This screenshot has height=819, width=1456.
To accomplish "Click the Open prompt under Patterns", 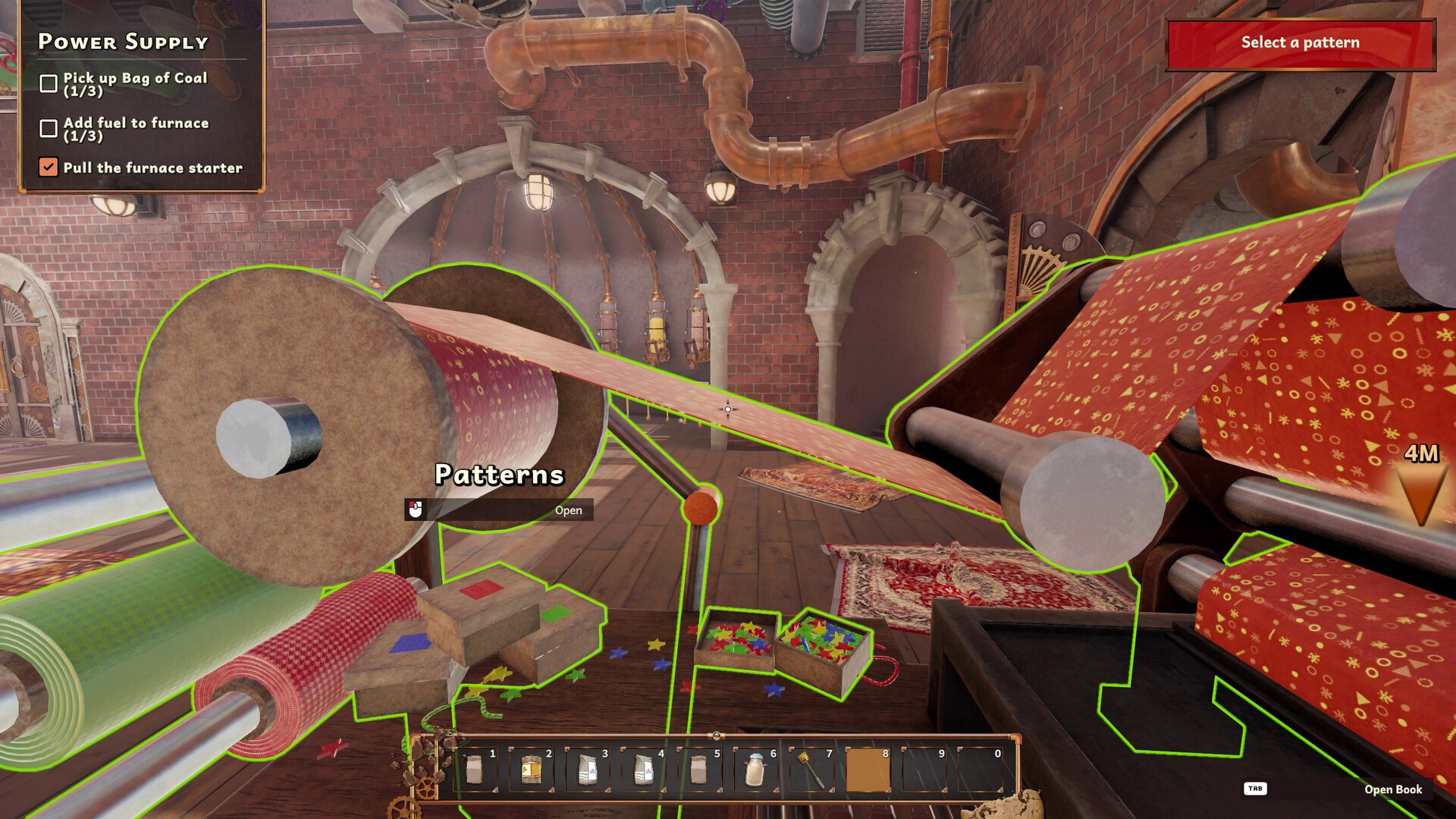I will click(569, 510).
